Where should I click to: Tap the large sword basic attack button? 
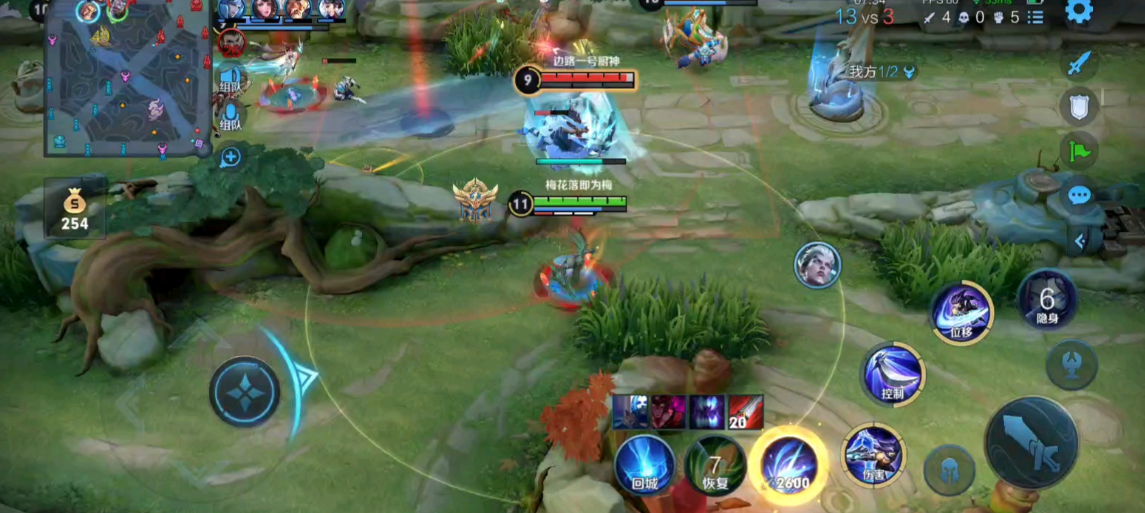tap(1031, 443)
